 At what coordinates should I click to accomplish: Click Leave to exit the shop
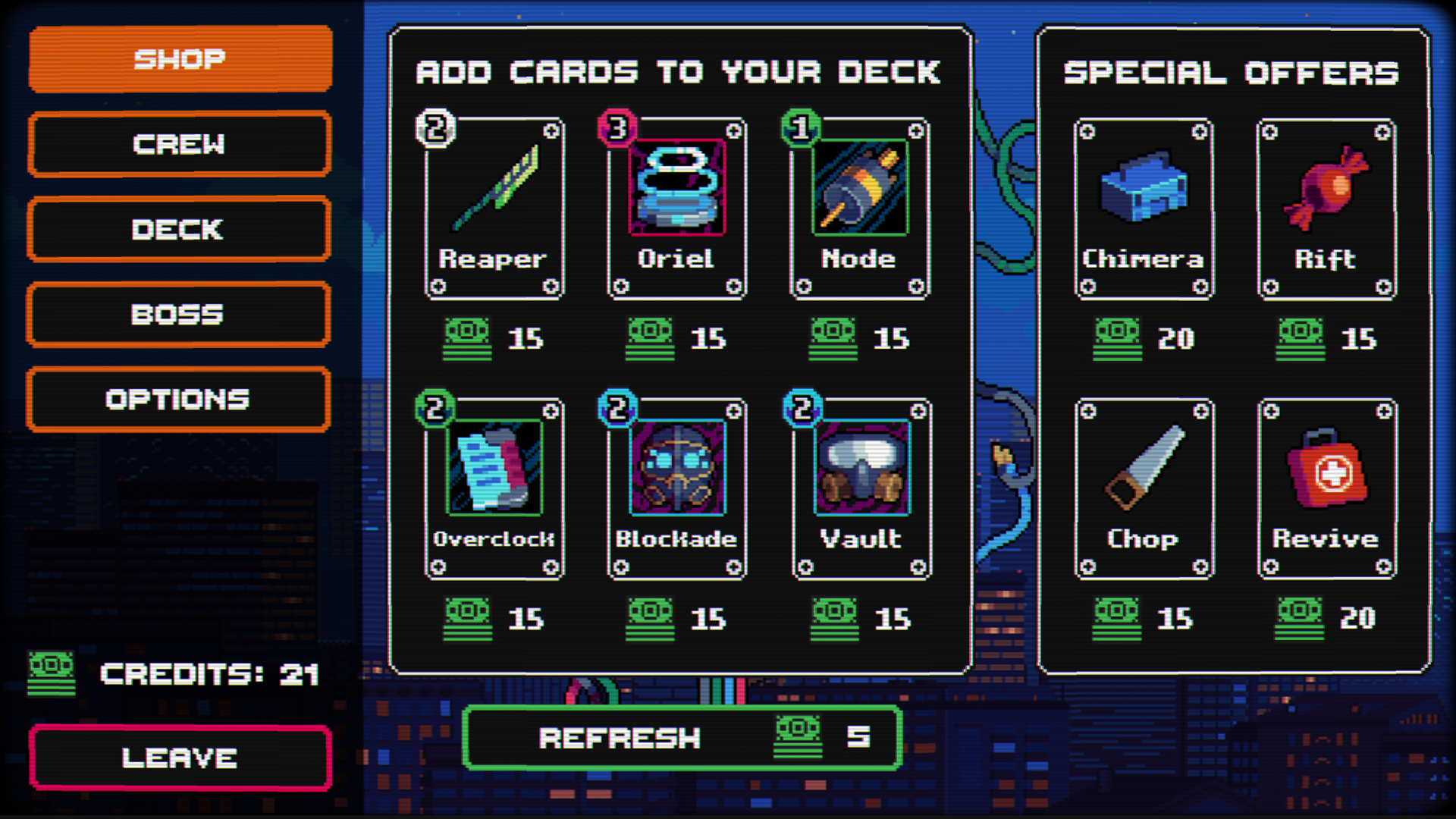point(179,757)
